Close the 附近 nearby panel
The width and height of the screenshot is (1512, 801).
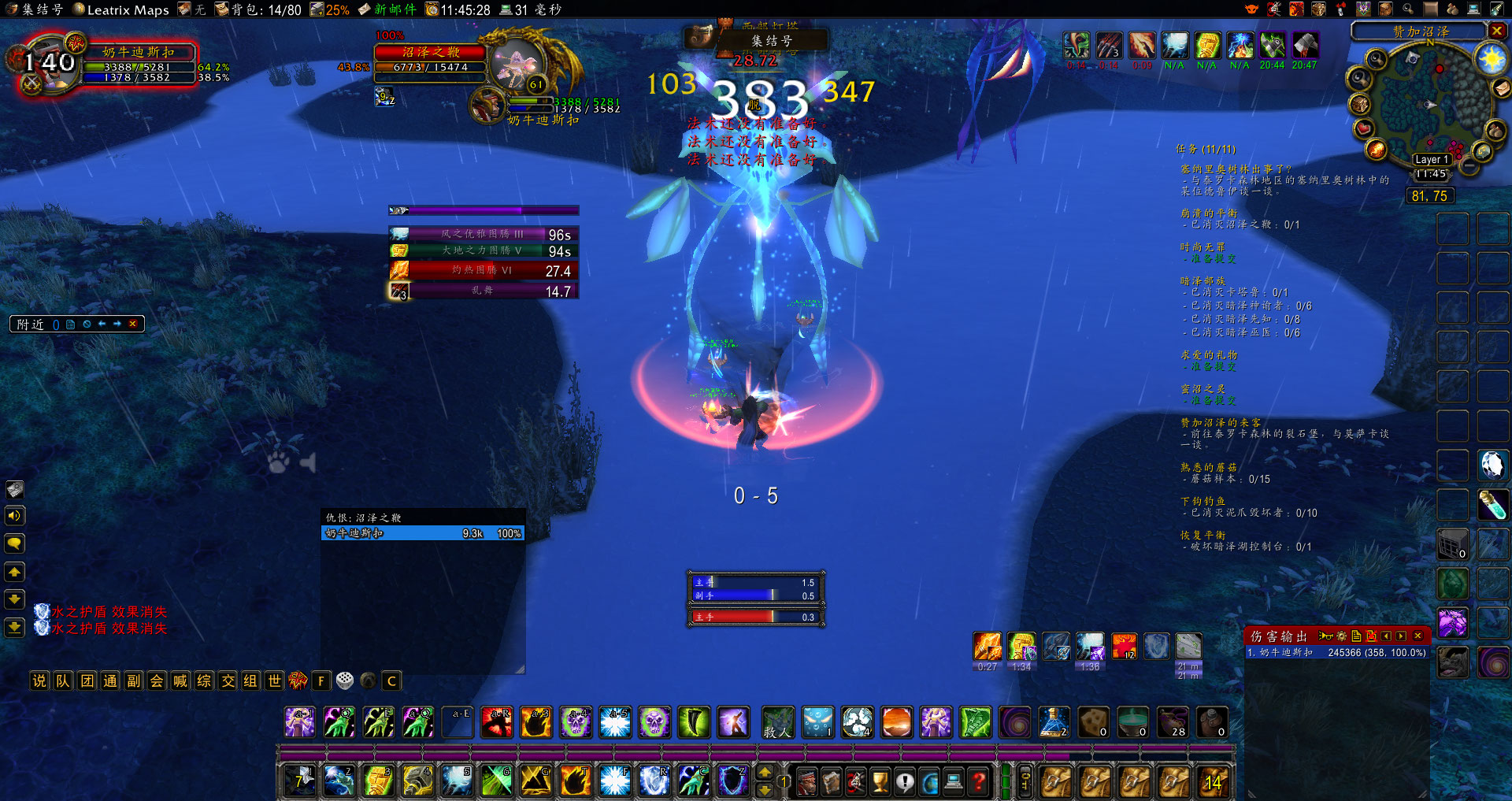[133, 324]
